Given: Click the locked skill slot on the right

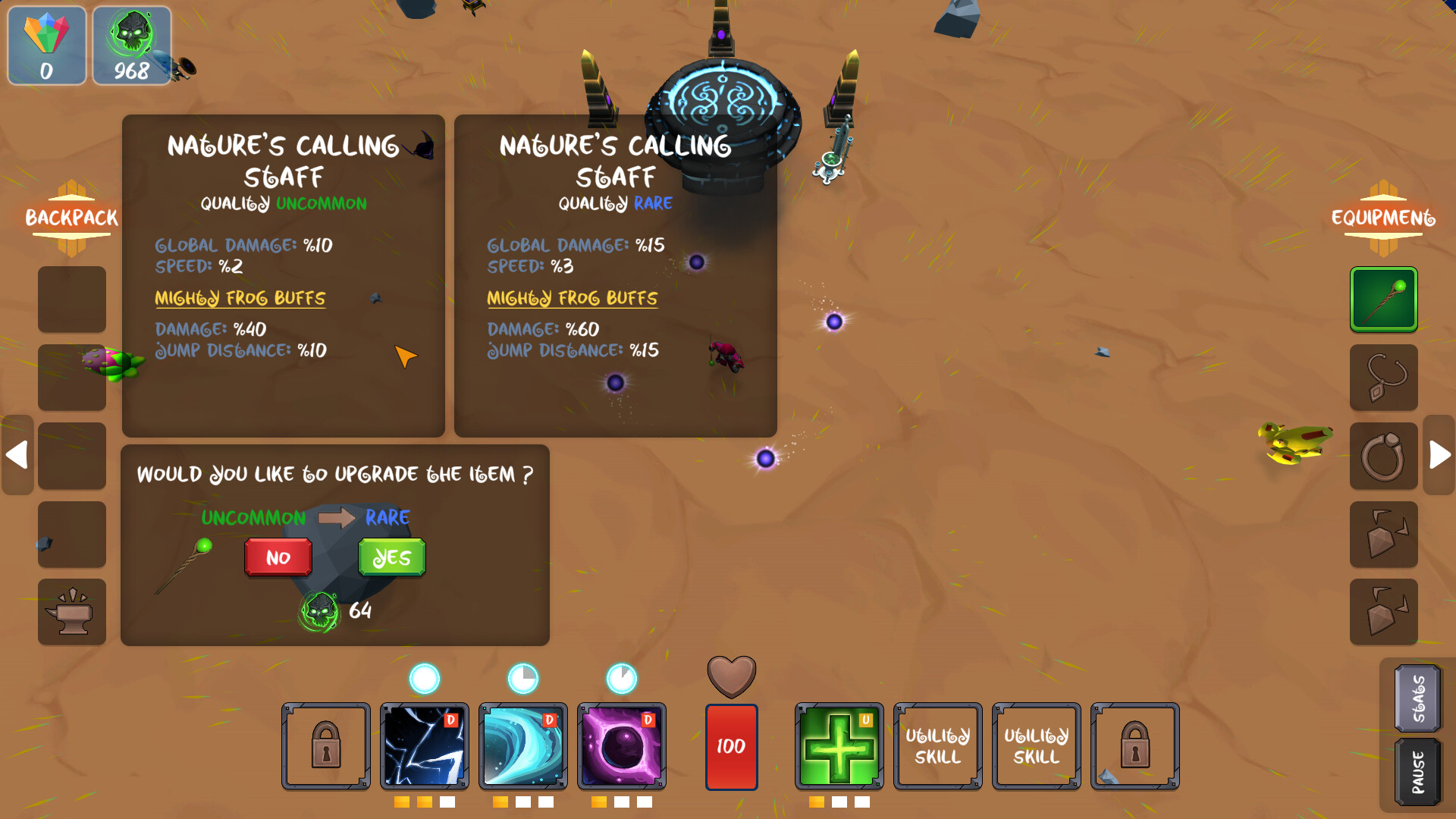Looking at the screenshot, I should coord(1134,746).
